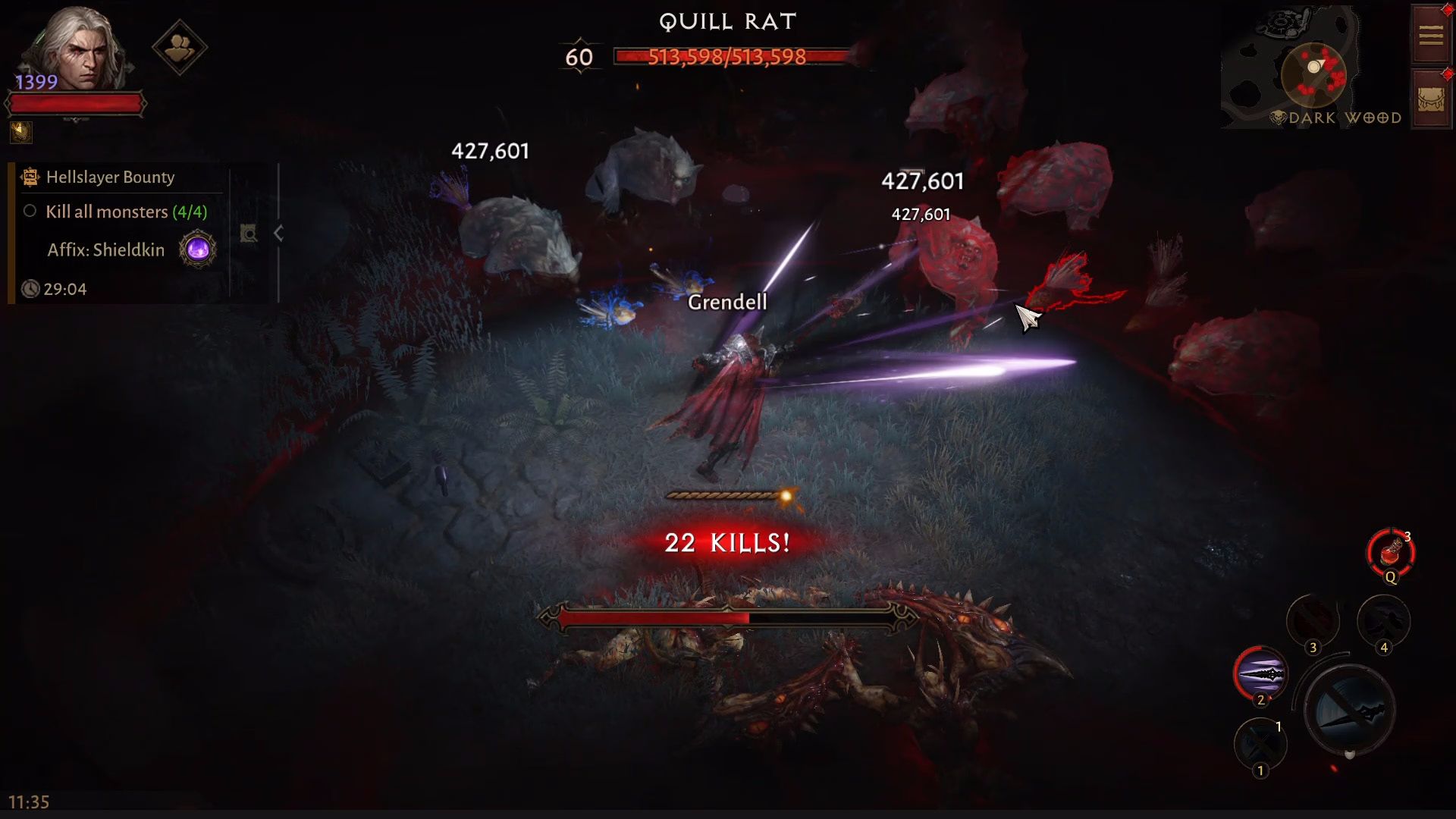Activate skill slot 4

[x=1382, y=622]
